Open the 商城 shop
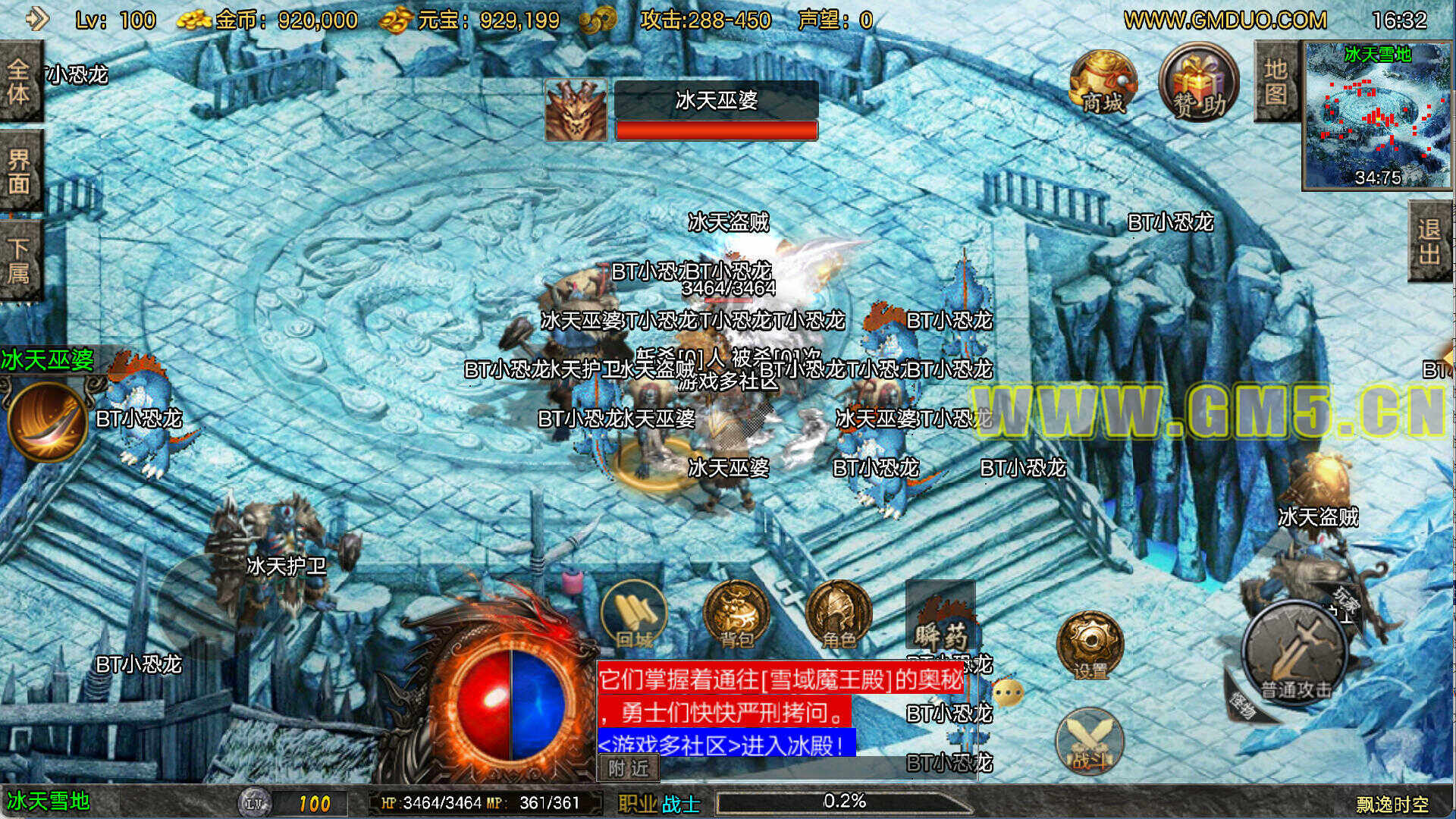This screenshot has width=1456, height=819. [1102, 85]
